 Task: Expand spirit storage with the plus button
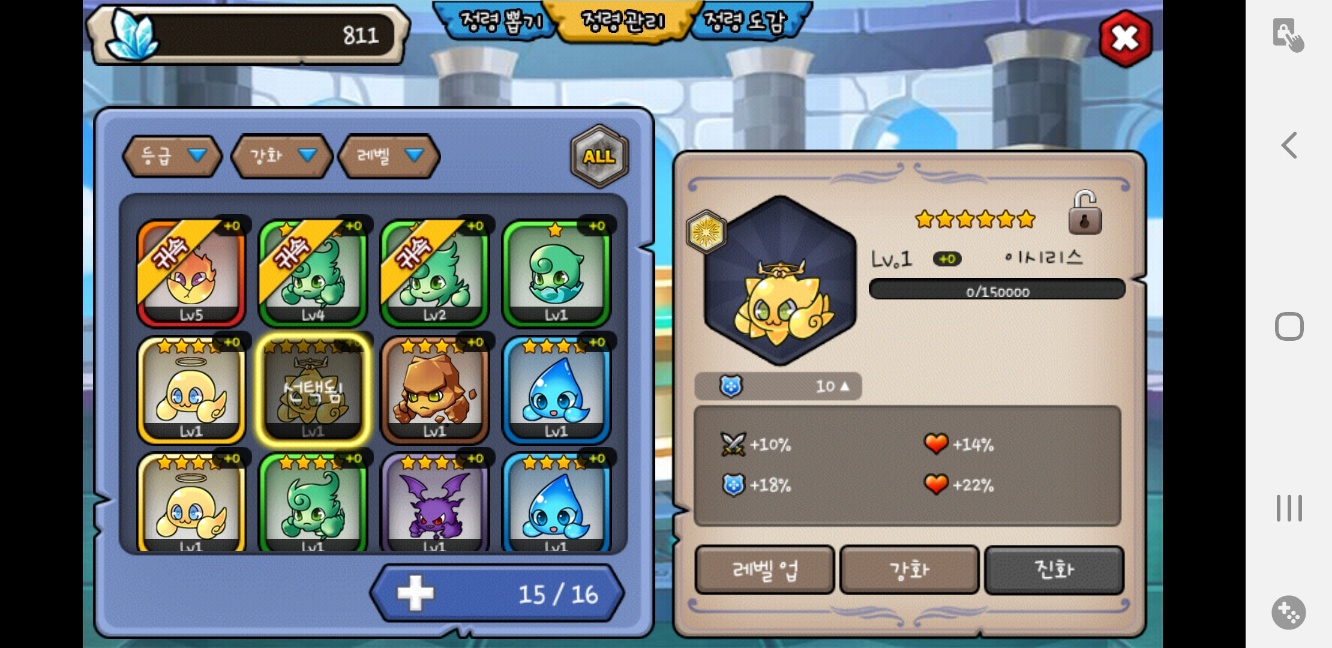pyautogui.click(x=415, y=593)
